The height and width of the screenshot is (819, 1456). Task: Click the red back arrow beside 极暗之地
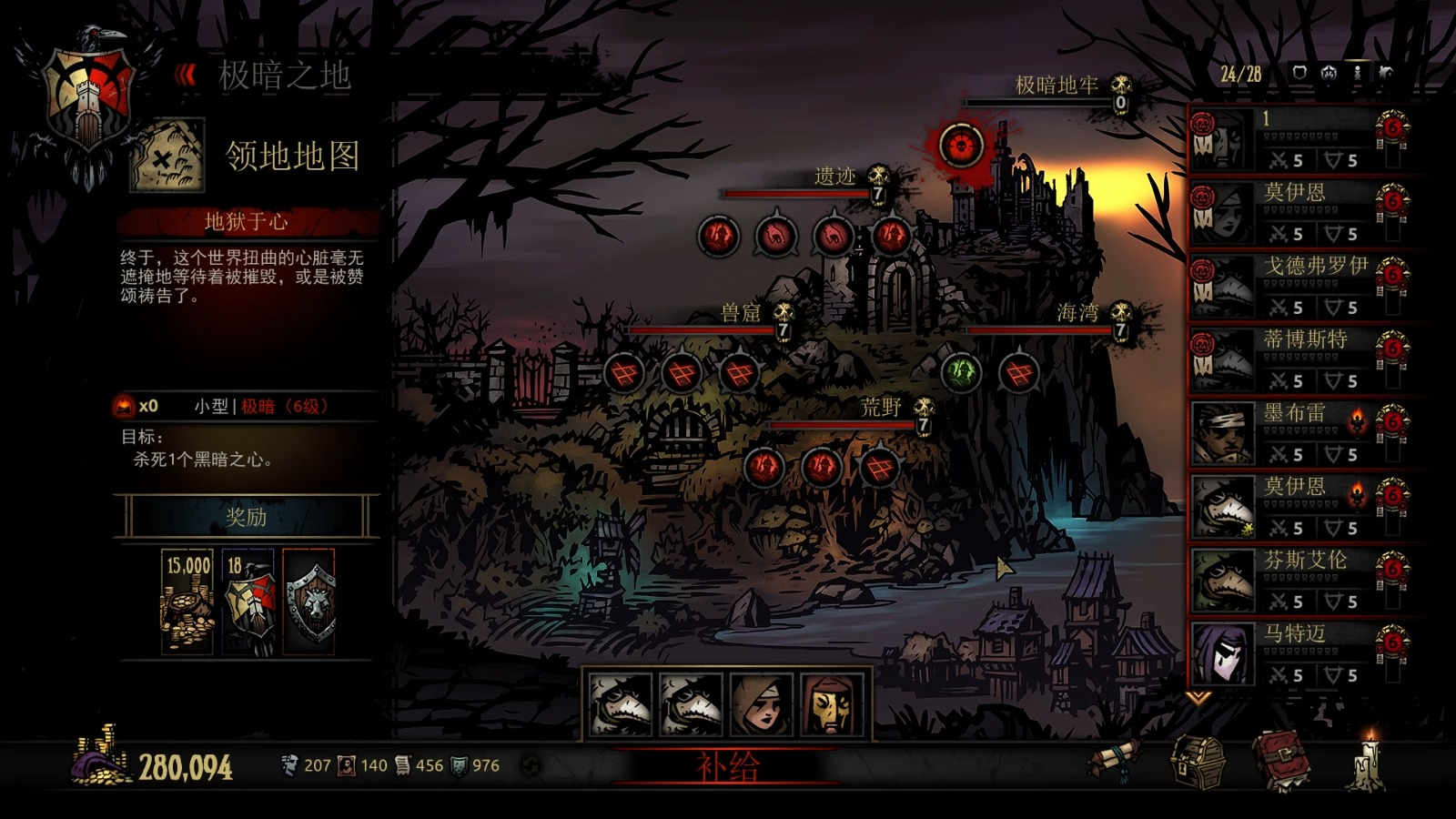(187, 74)
